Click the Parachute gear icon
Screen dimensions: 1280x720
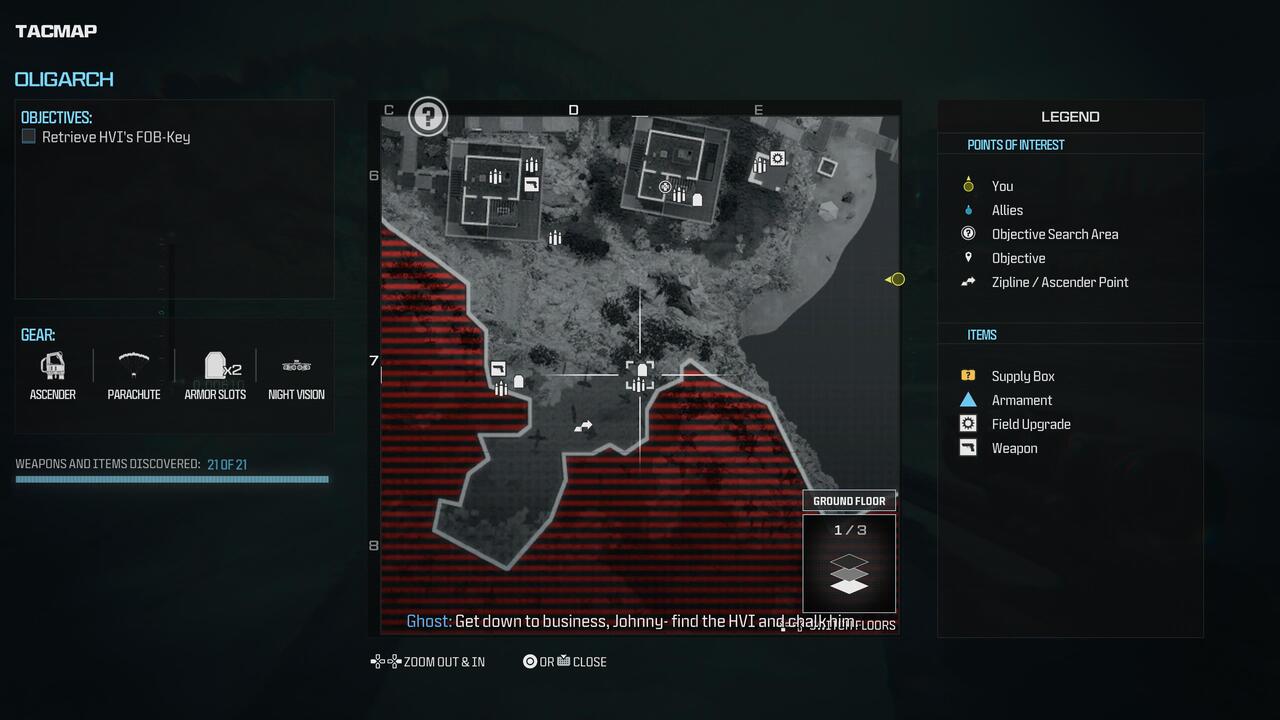(133, 366)
